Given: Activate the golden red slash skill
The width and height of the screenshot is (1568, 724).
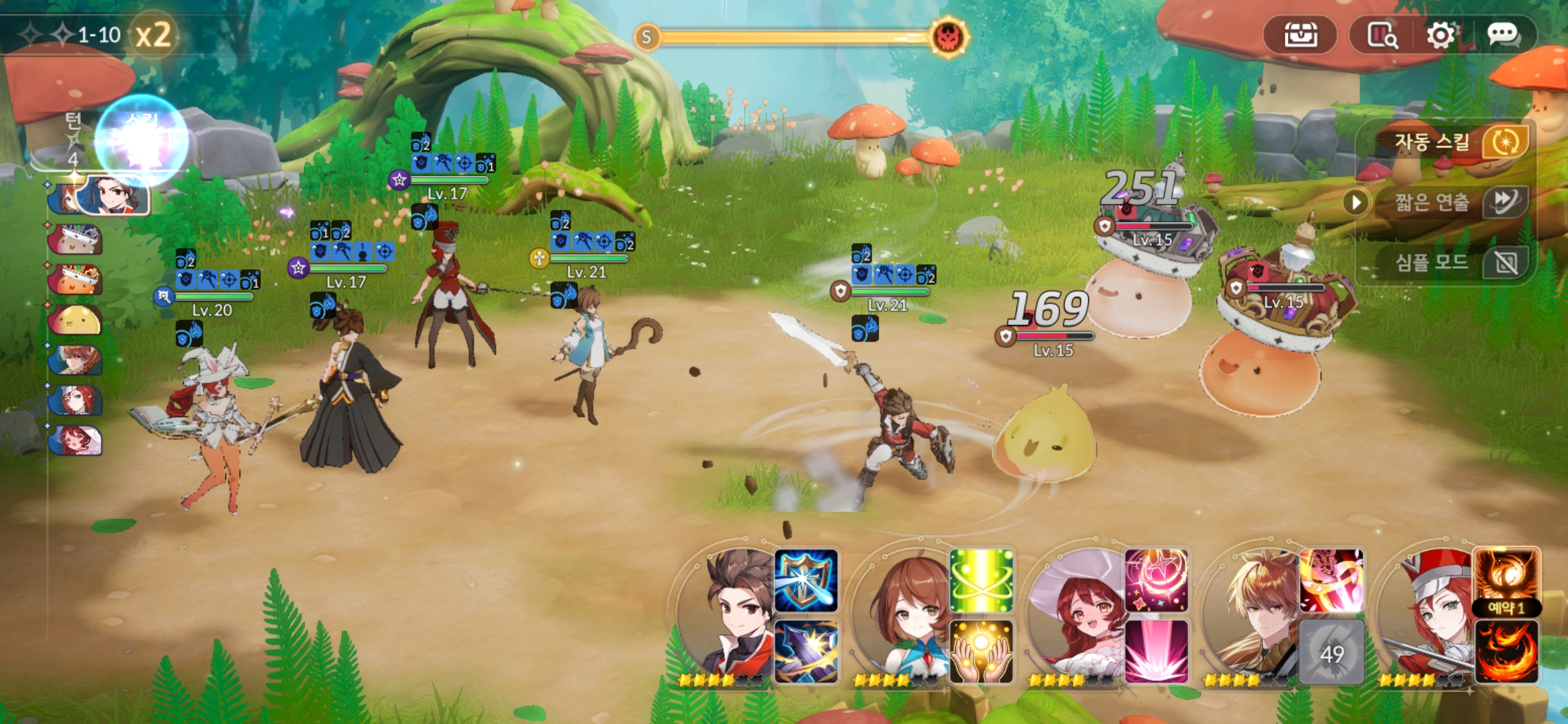Looking at the screenshot, I should [x=1331, y=581].
